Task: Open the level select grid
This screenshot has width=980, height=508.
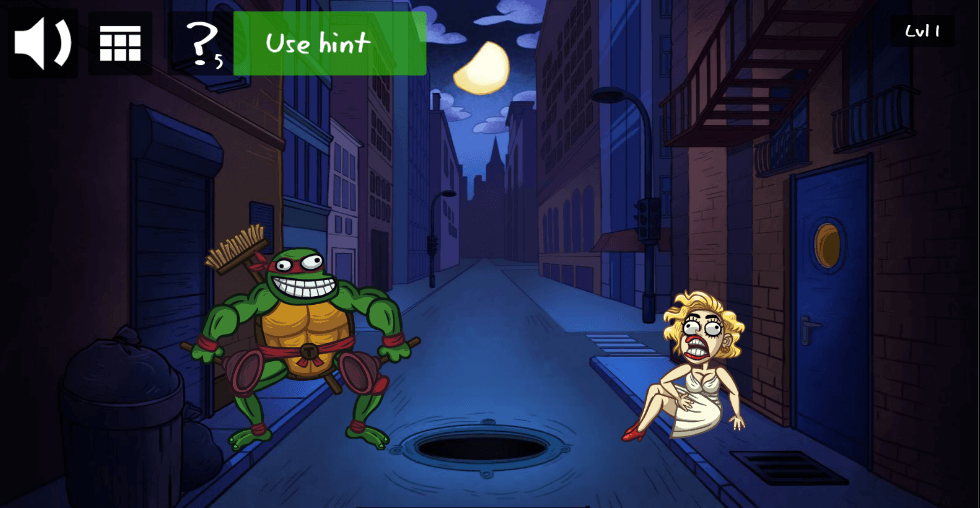Action: coord(120,43)
